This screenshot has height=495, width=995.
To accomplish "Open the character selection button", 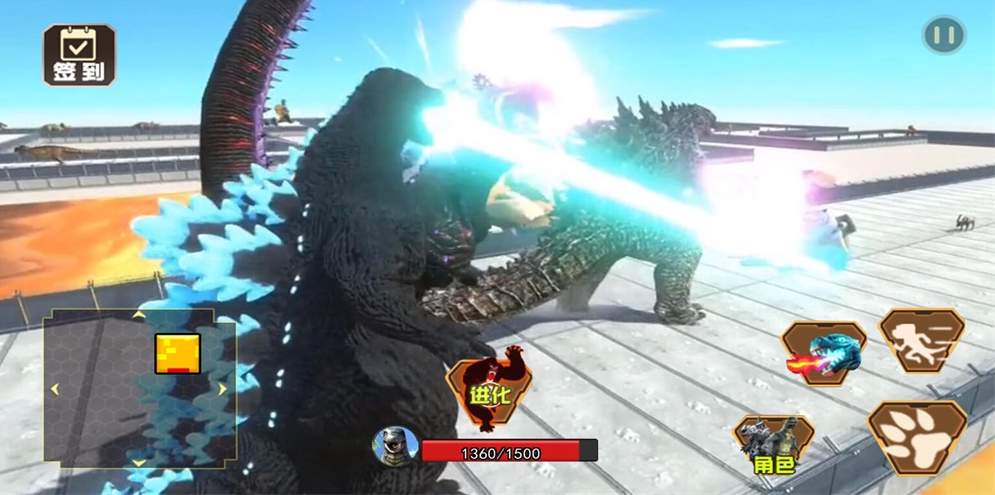I will coord(773,446).
